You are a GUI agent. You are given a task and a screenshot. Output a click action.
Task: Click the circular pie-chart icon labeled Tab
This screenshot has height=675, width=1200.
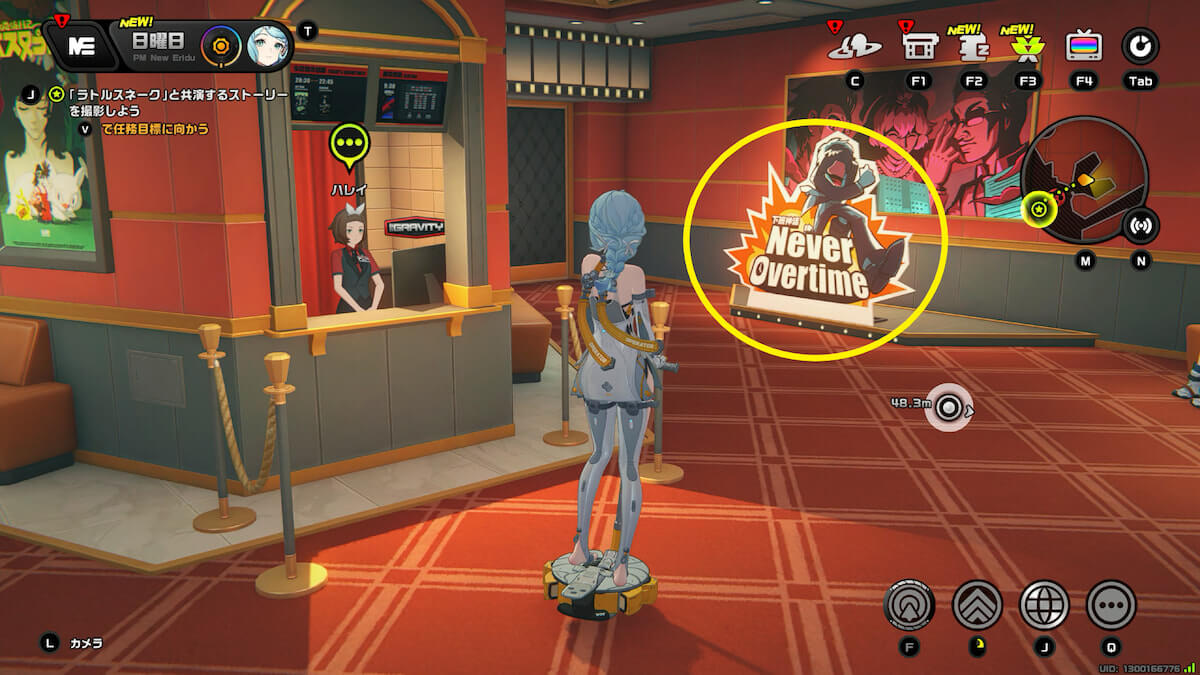1140,45
